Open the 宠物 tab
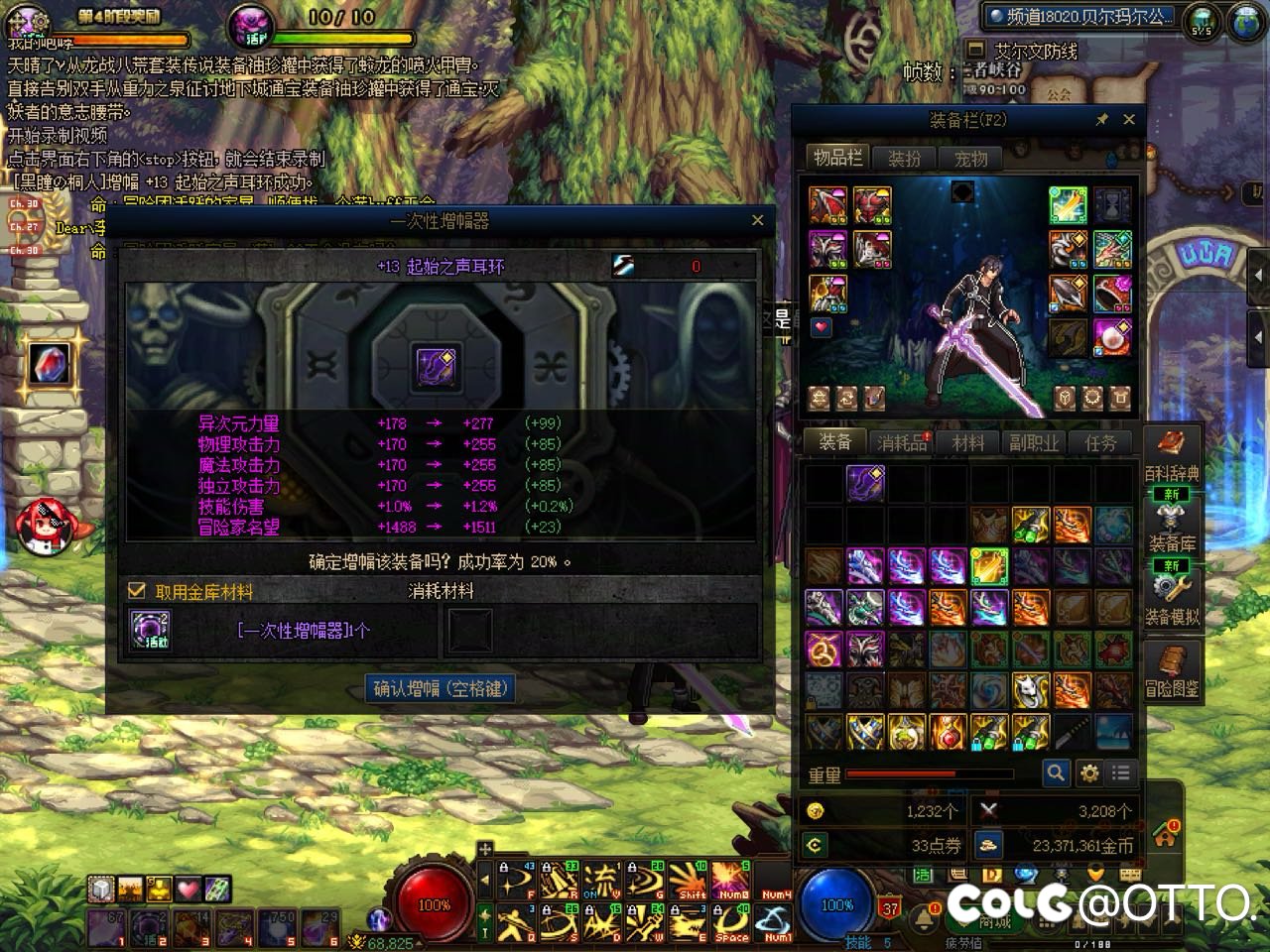 (970, 159)
